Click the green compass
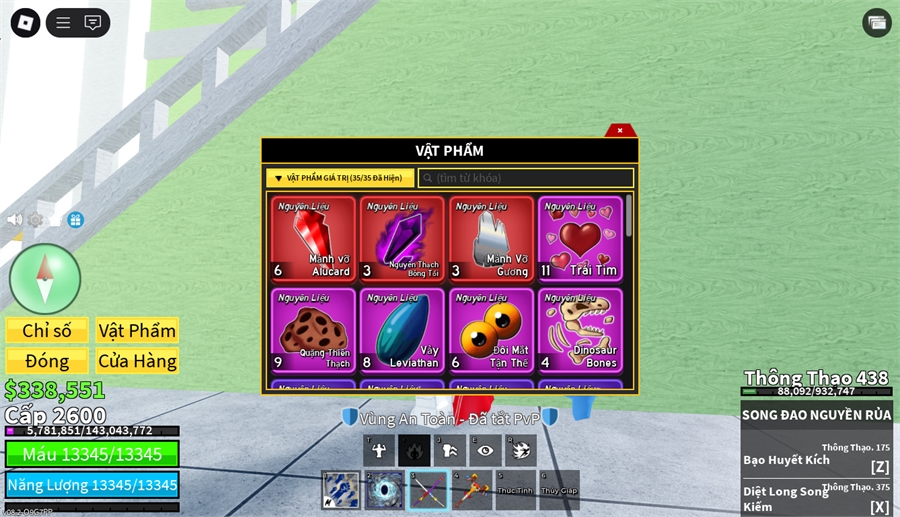This screenshot has height=517, width=900. point(45,278)
